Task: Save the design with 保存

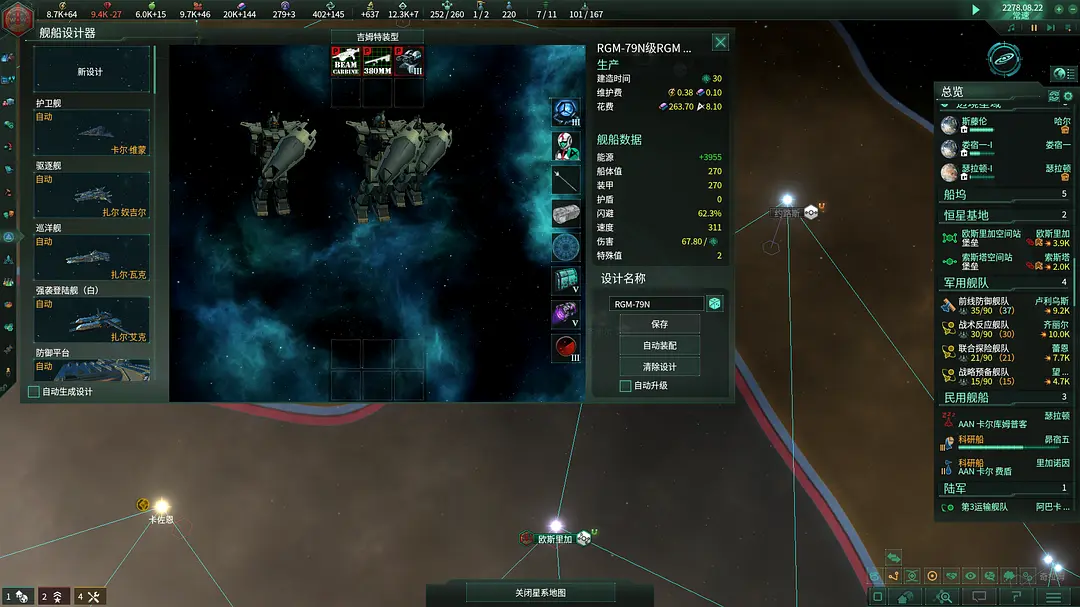Action: (659, 324)
